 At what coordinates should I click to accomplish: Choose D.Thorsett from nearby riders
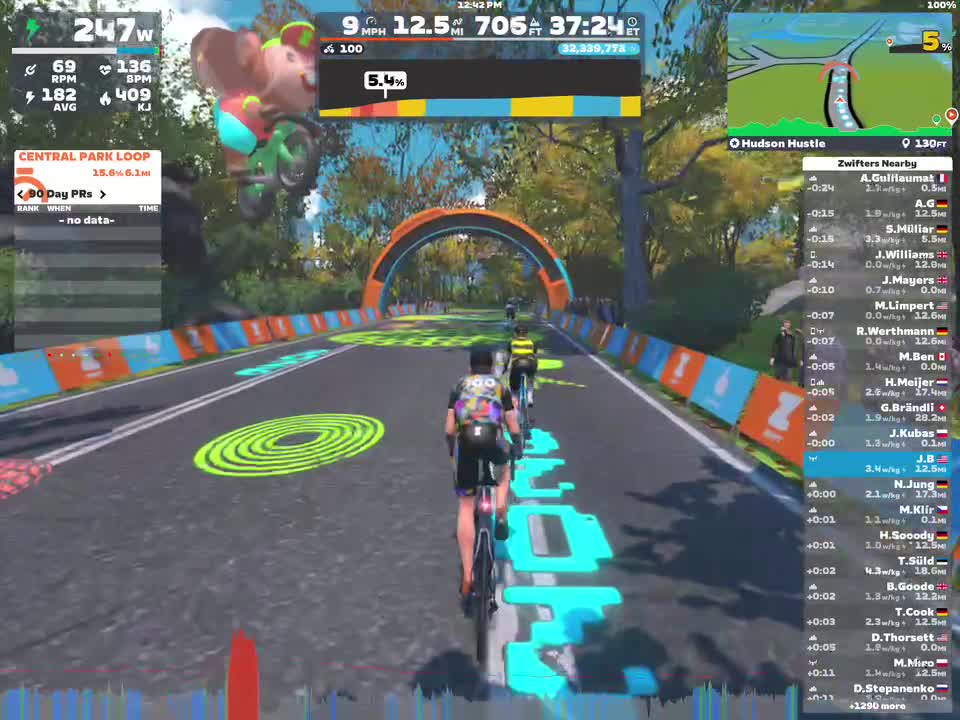877,642
